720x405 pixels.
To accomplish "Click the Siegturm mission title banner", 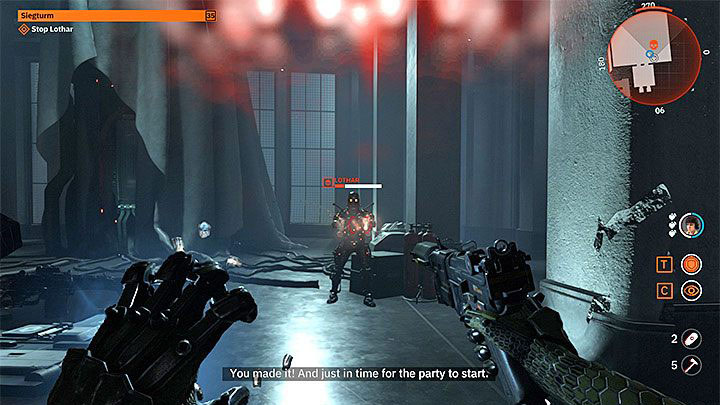I will [x=110, y=15].
